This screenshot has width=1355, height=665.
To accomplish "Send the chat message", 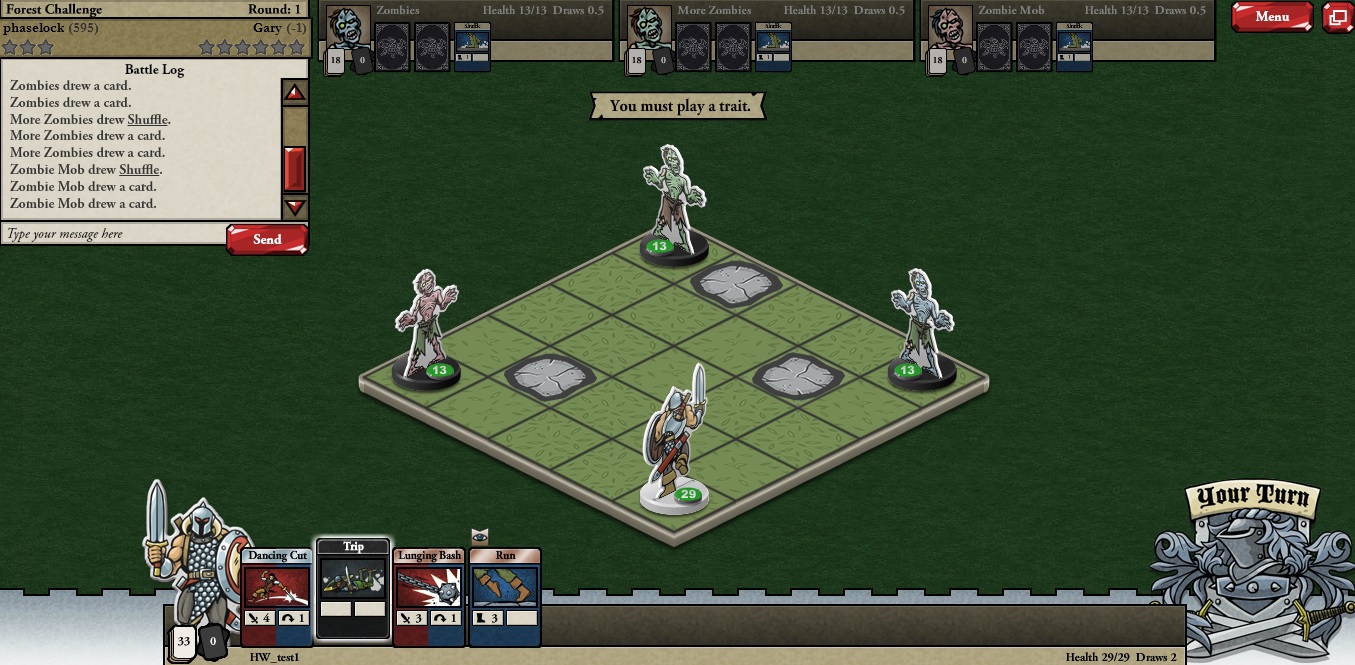I will pos(267,239).
